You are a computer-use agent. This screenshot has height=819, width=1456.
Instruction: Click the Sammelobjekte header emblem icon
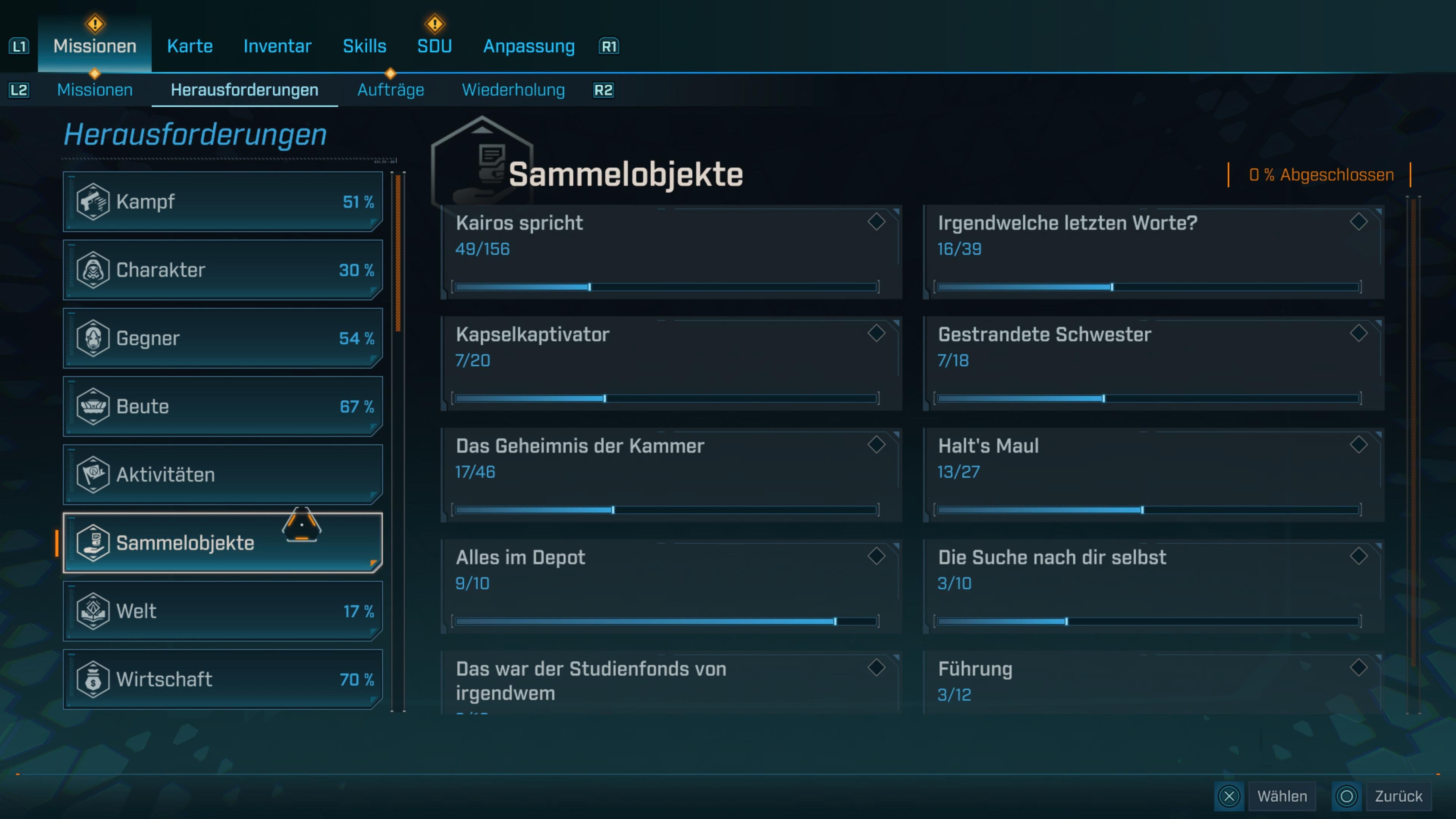pos(482,164)
